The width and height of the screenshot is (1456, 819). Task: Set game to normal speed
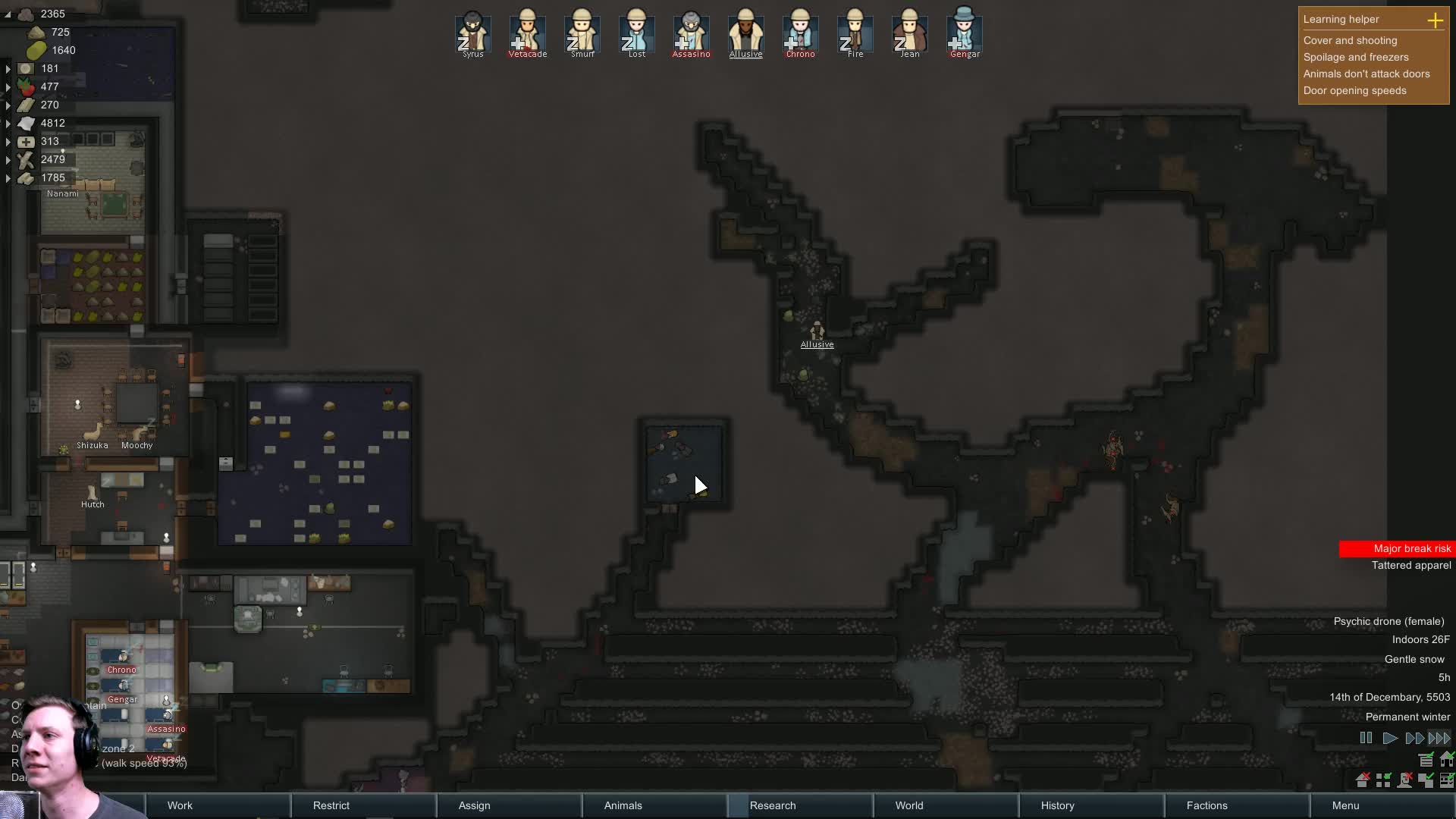(1389, 738)
